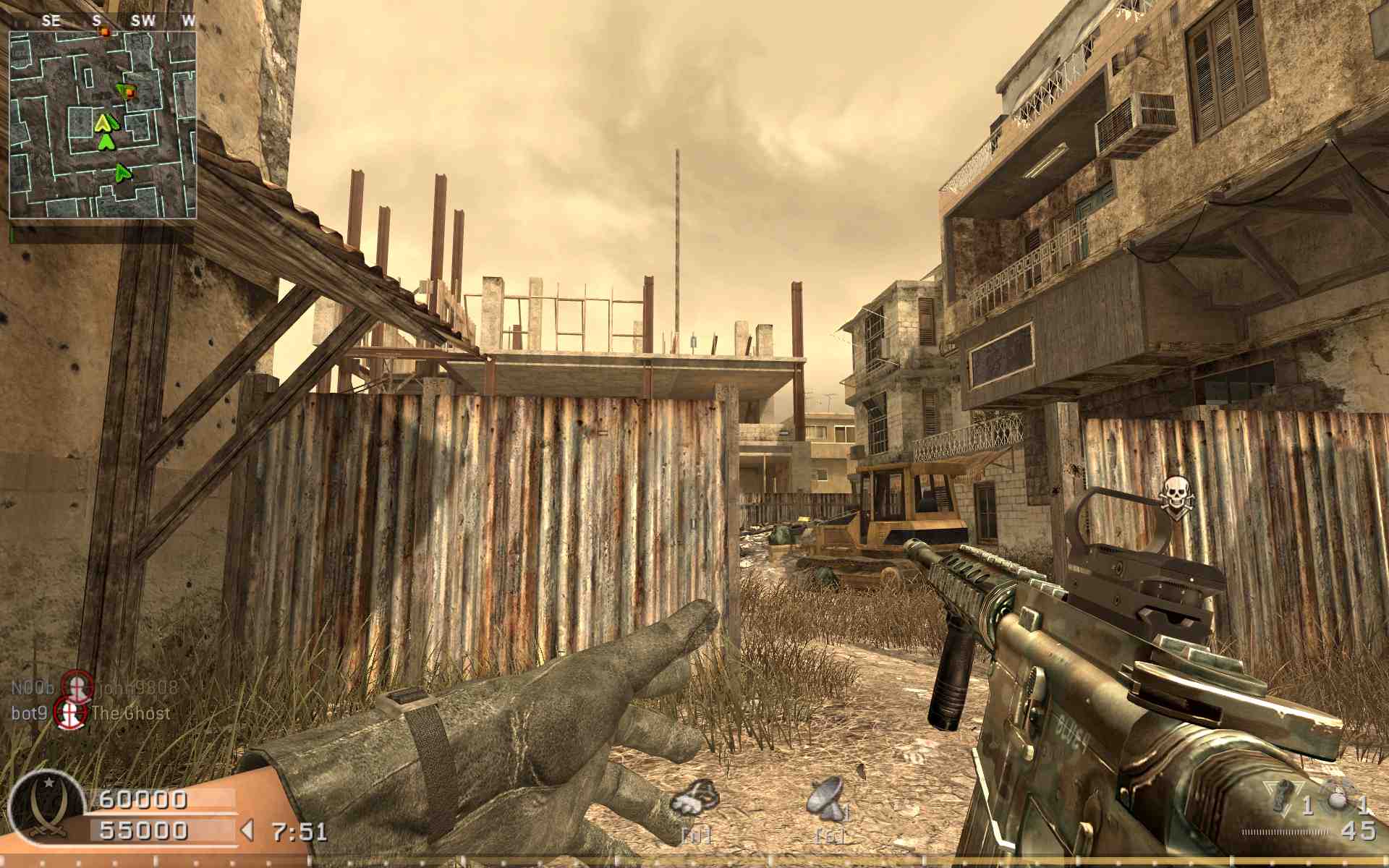Click the orange objective marker on minimap
Image resolution: width=1389 pixels, height=868 pixels.
[129, 92]
